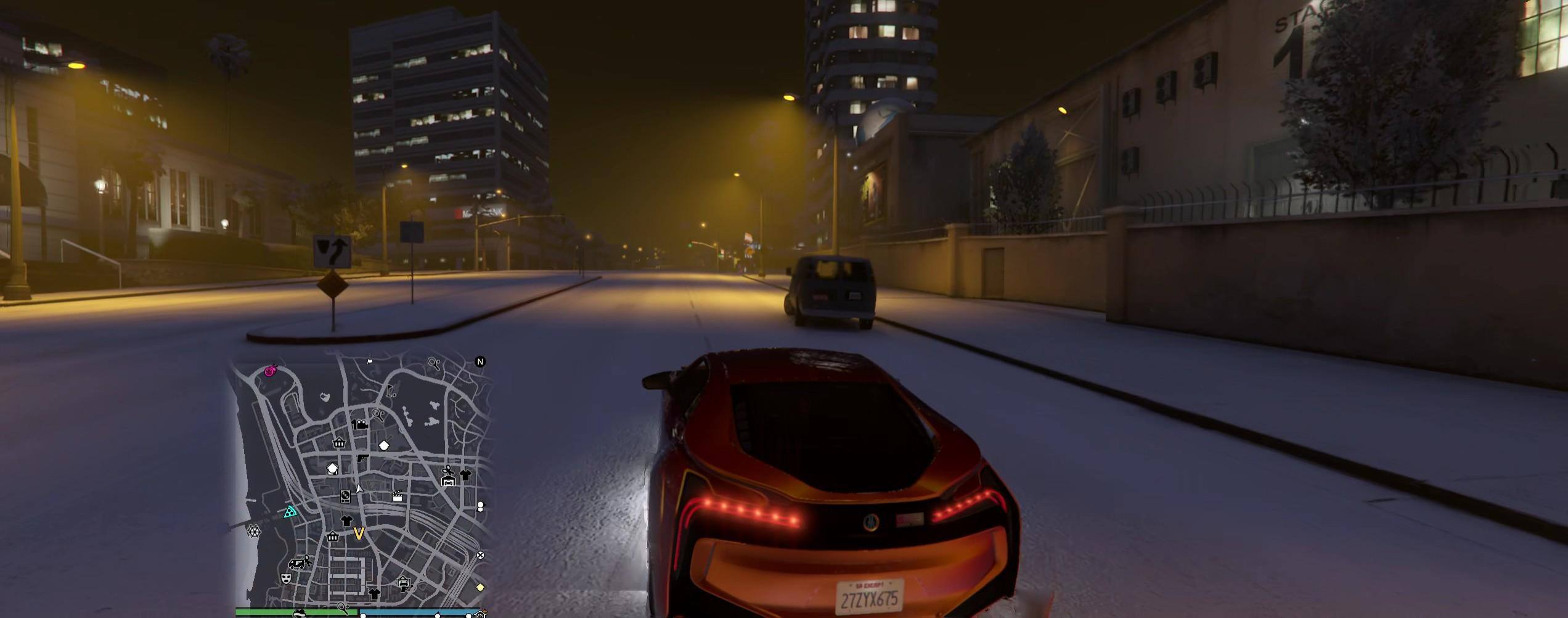
Task: Click the theater mask marker
Action: [x=285, y=579]
